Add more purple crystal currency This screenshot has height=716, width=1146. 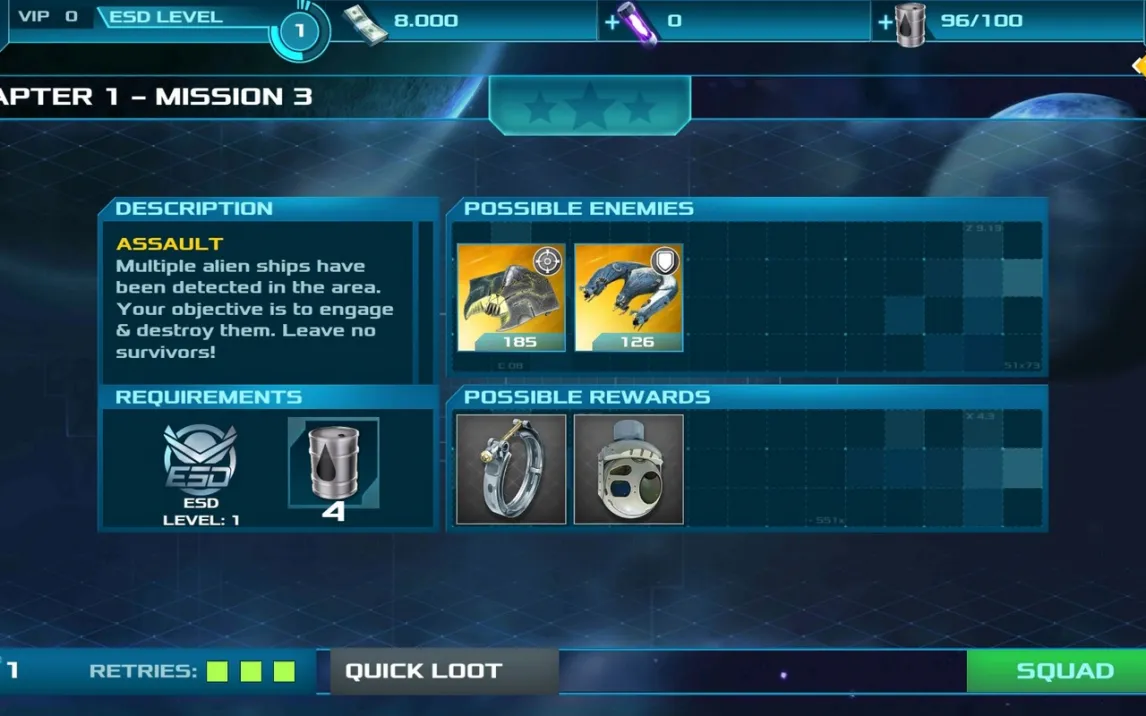pos(612,21)
